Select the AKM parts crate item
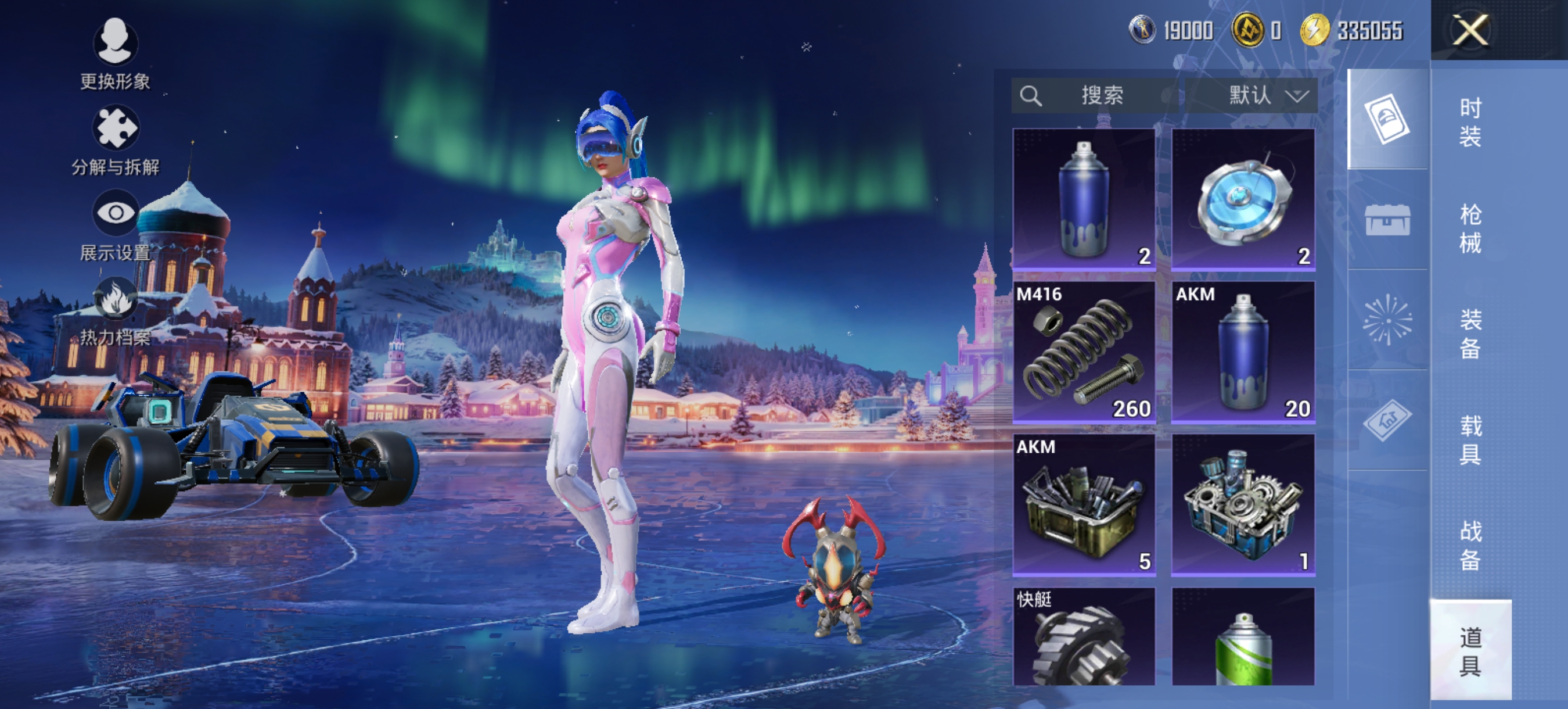1568x709 pixels. coord(1084,505)
